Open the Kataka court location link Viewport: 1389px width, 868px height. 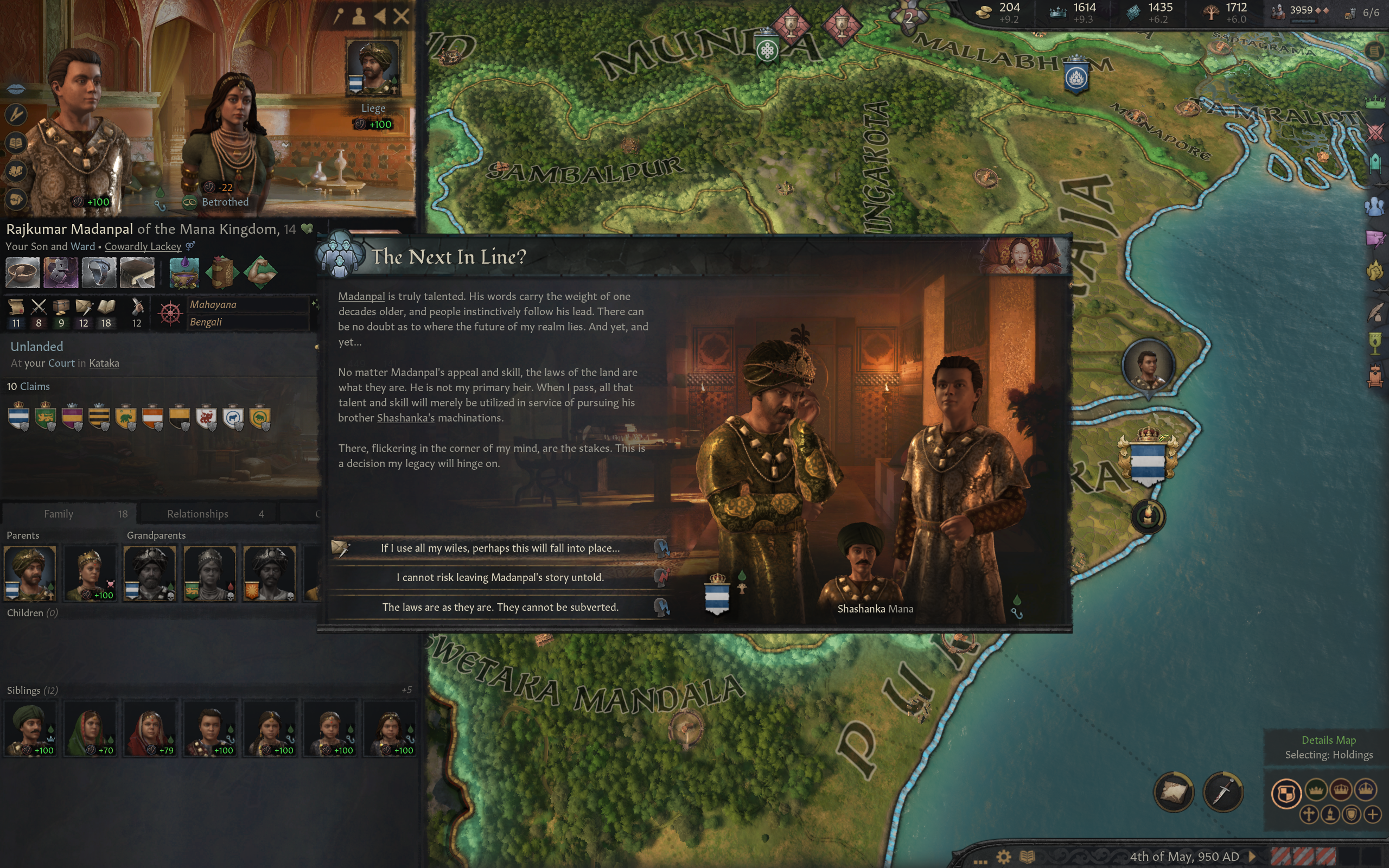104,363
